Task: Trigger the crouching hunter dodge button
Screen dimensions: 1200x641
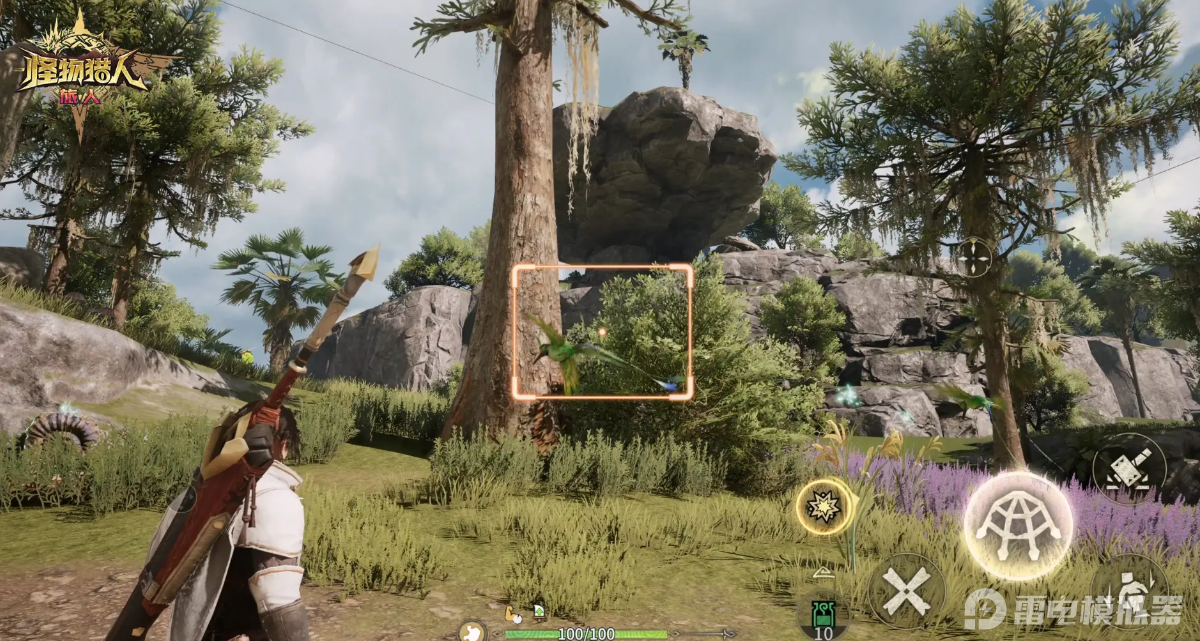Action: tap(1131, 594)
